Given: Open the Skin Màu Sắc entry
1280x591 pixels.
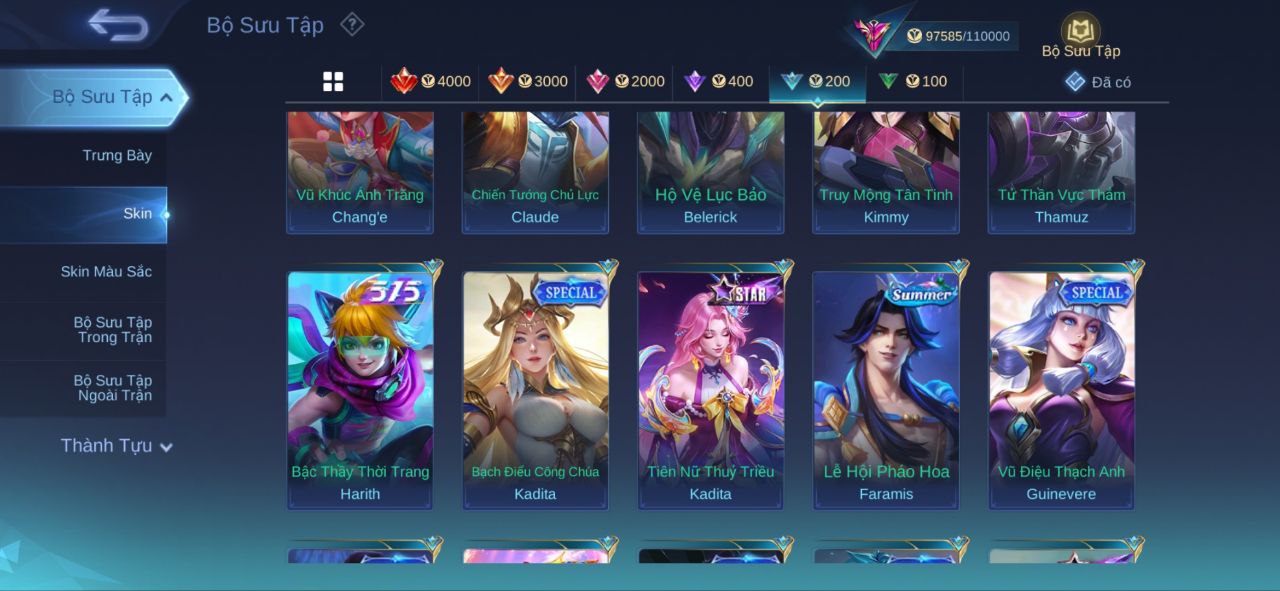Looking at the screenshot, I should pyautogui.click(x=106, y=271).
